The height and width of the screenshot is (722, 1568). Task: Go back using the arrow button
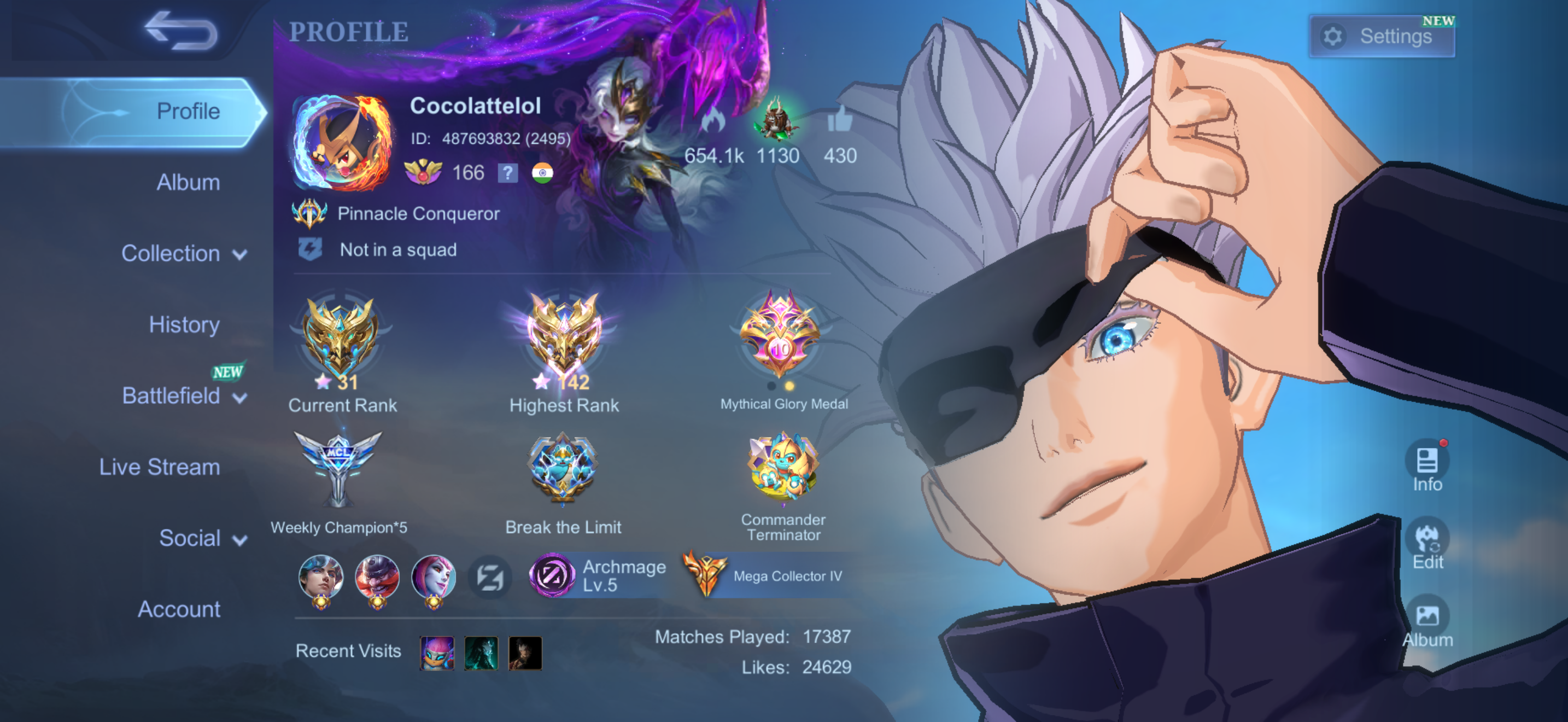[181, 32]
